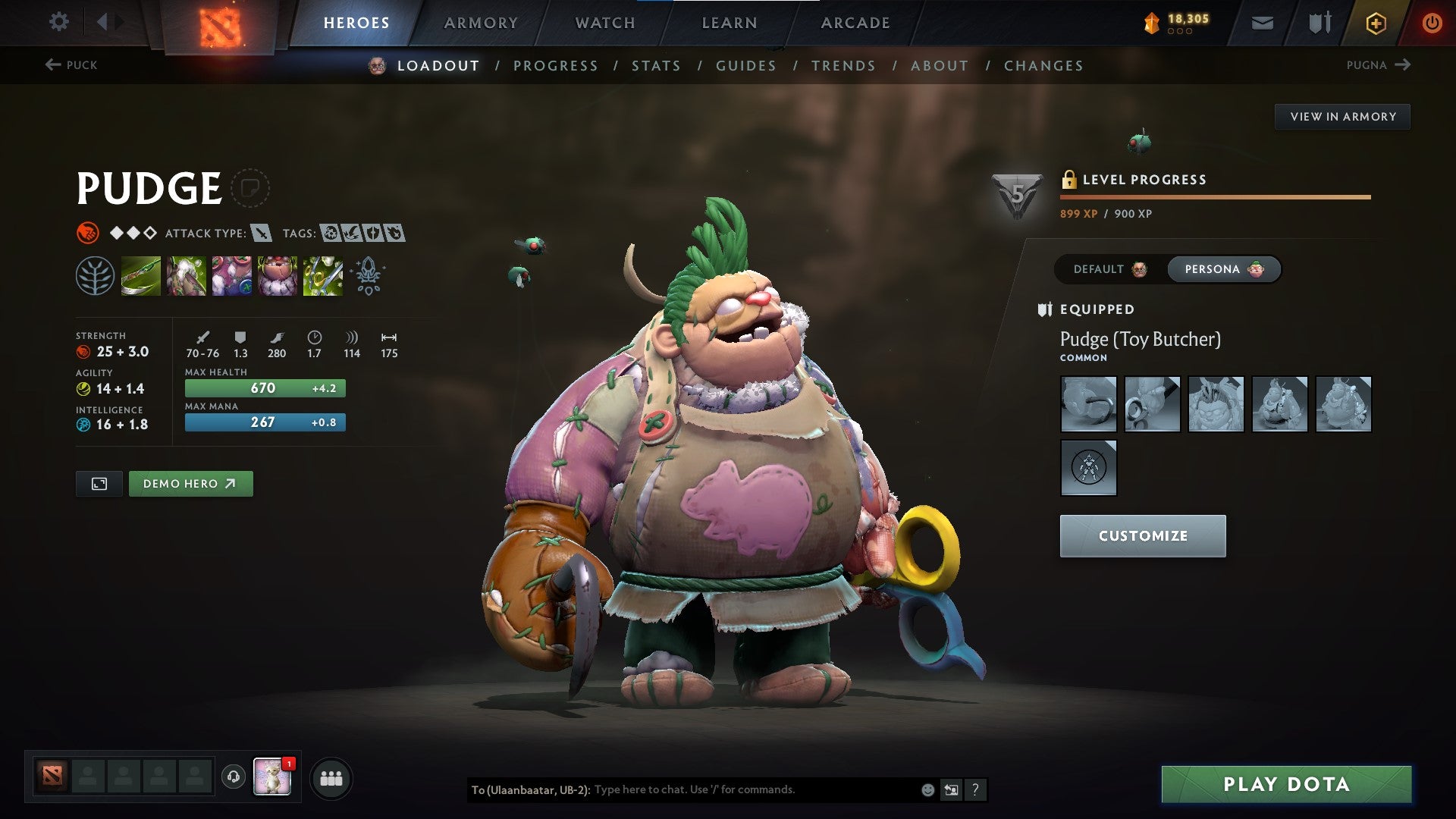The height and width of the screenshot is (819, 1456).
Task: Open the friends list icon near party slots
Action: tap(331, 777)
